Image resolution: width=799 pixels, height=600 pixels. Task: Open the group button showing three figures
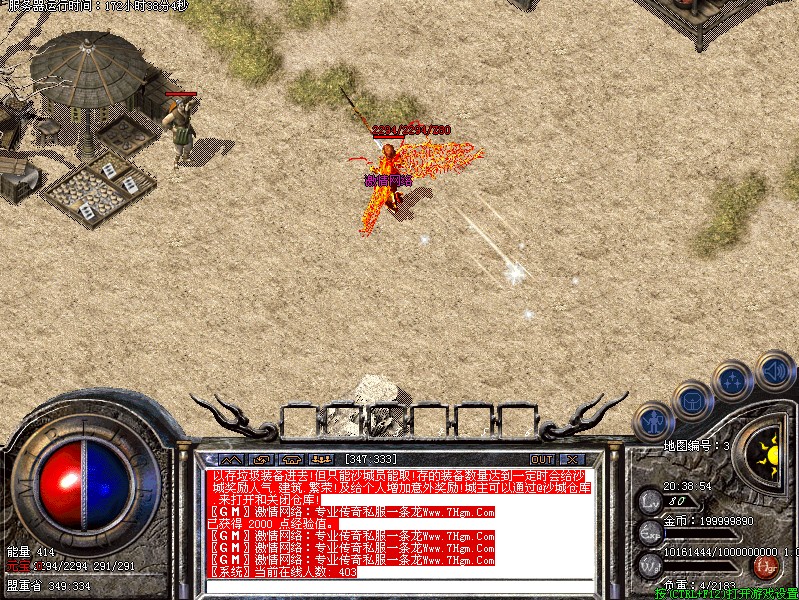click(x=322, y=459)
